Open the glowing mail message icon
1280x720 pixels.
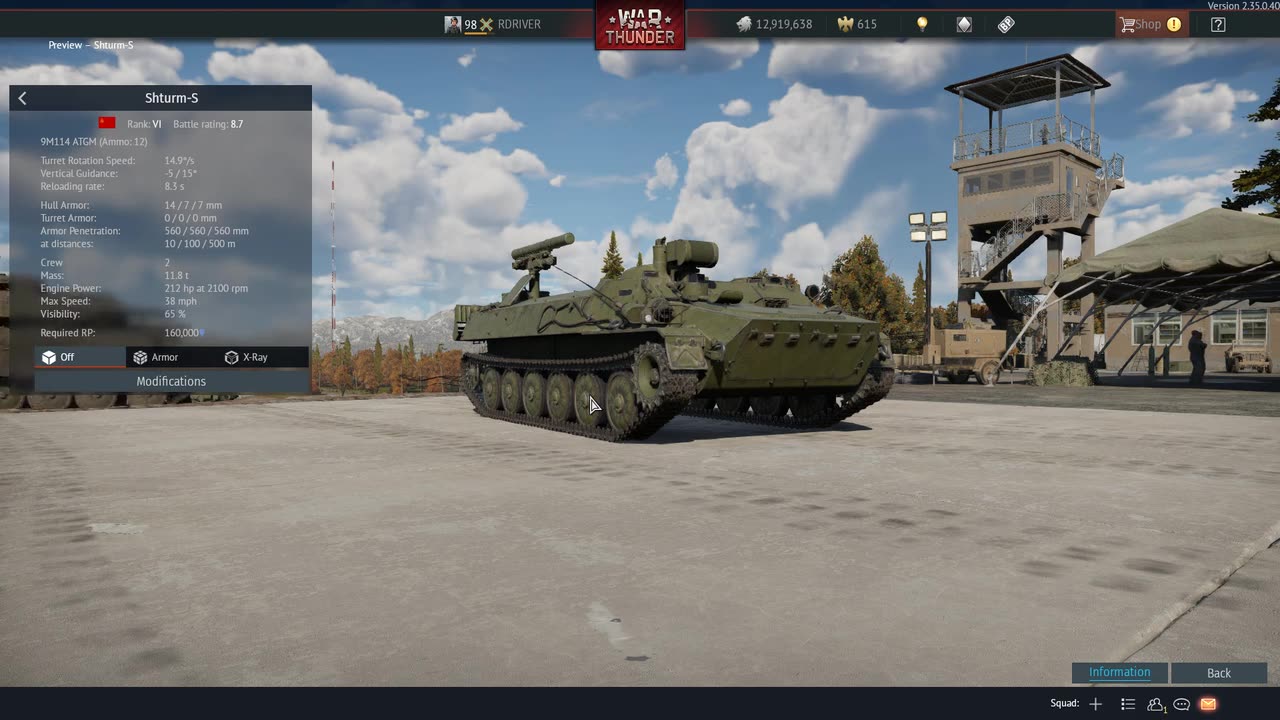[x=1208, y=704]
